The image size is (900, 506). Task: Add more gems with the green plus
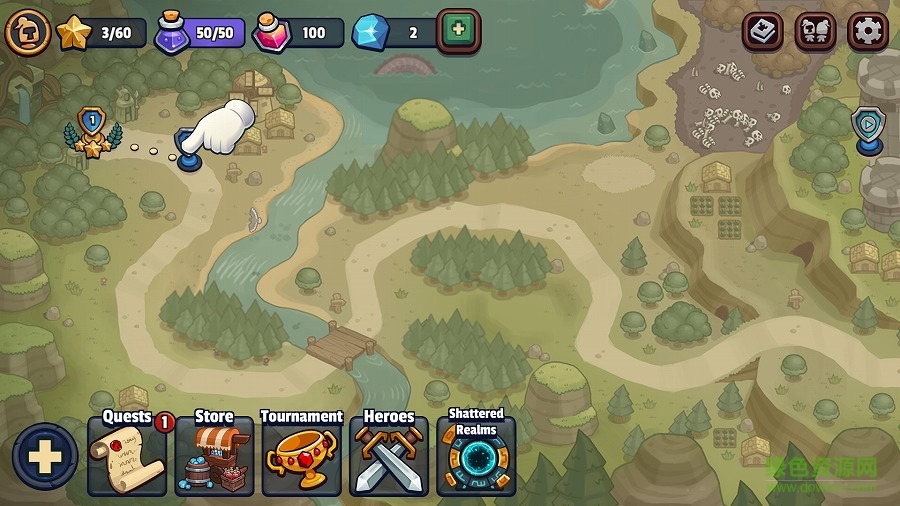click(x=458, y=31)
